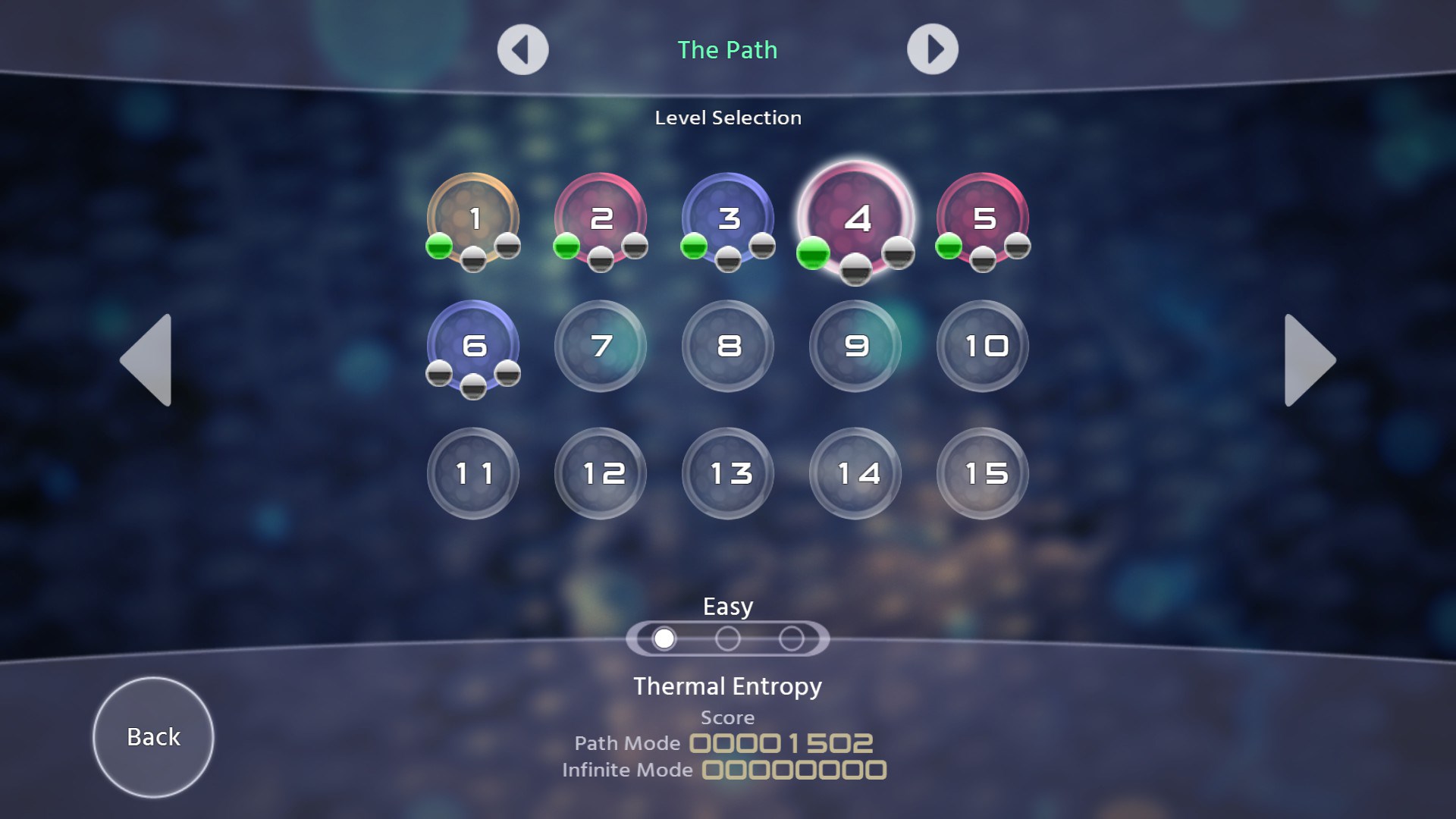
Task: Click the small right arrow beside The Path
Action: (934, 49)
